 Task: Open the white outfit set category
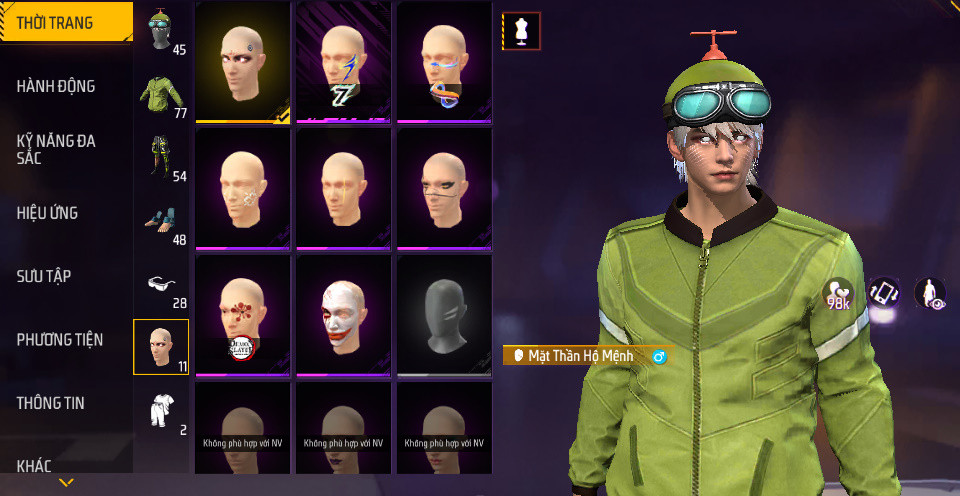click(x=161, y=412)
